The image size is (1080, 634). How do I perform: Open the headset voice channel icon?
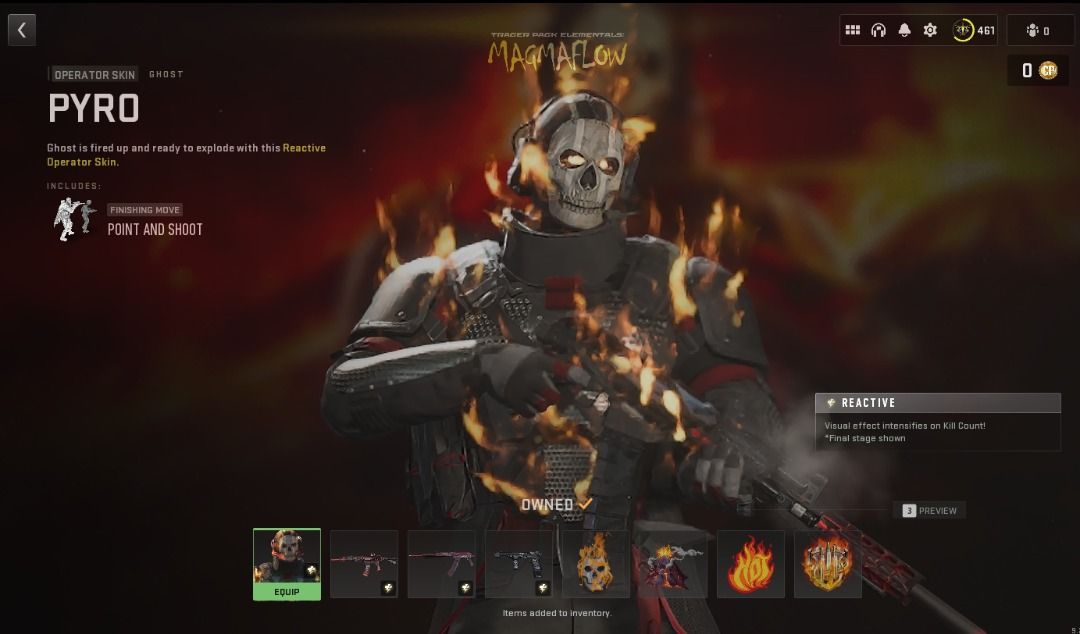(x=879, y=30)
